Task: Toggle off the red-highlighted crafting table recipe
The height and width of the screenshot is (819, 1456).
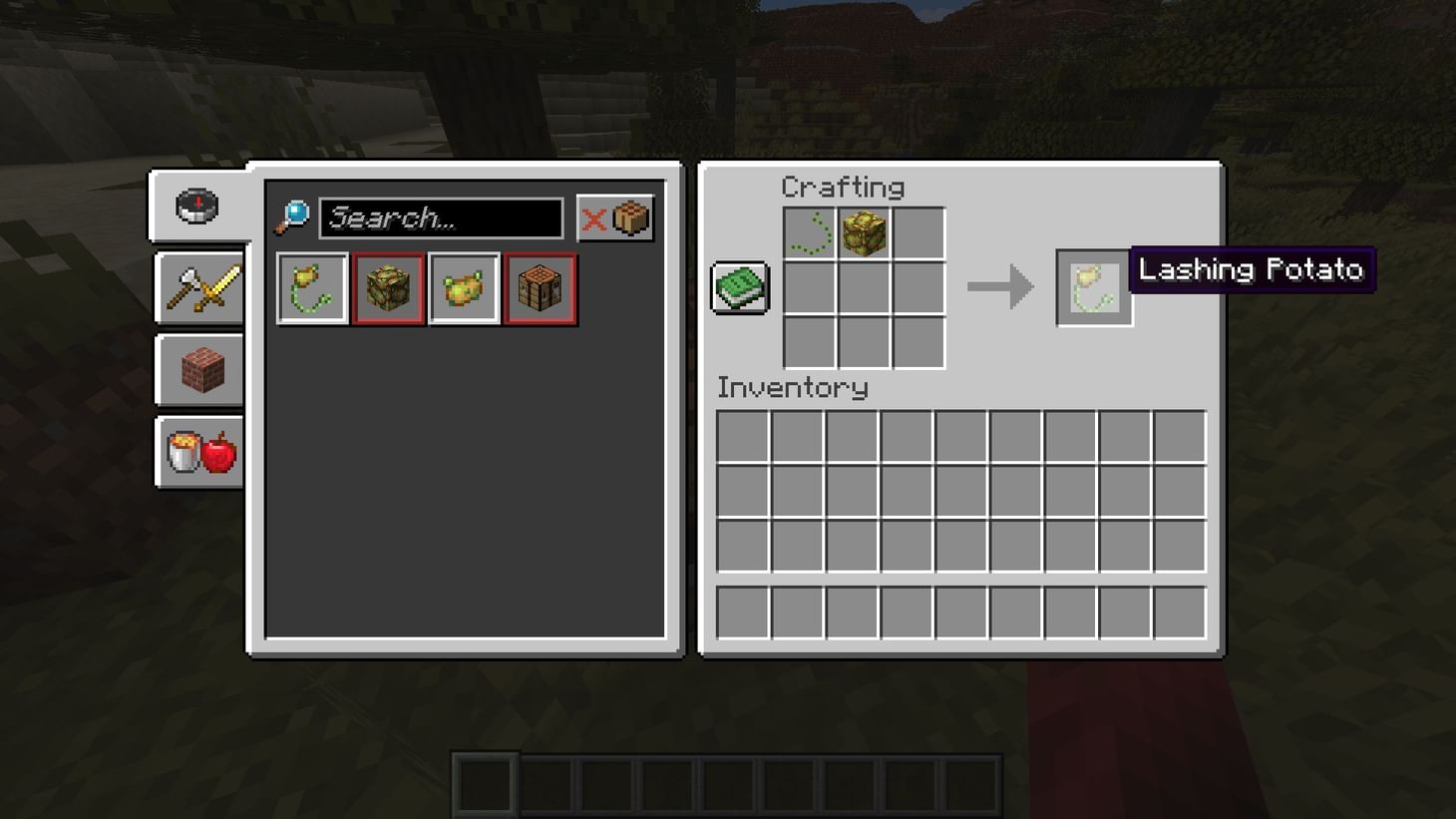Action: click(x=540, y=288)
